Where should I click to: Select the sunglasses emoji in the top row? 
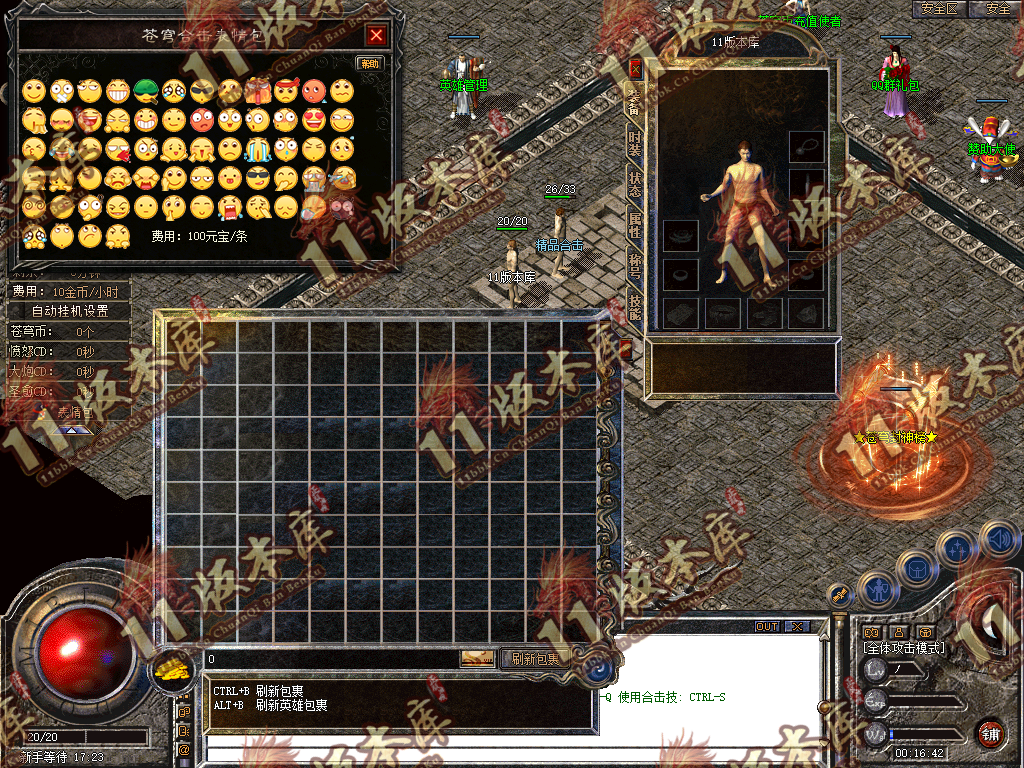(x=202, y=92)
